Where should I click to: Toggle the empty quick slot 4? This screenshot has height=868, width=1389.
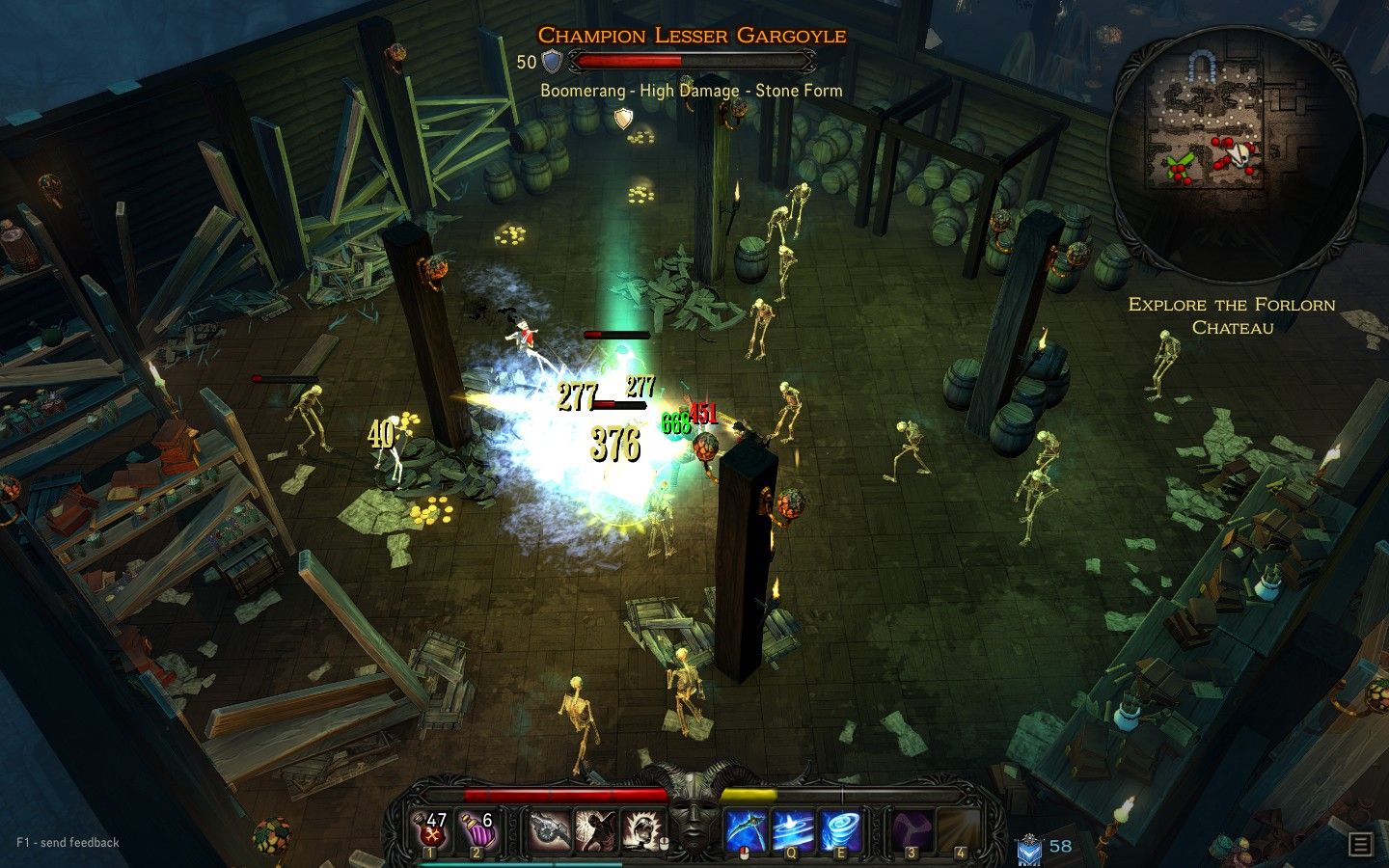click(961, 827)
